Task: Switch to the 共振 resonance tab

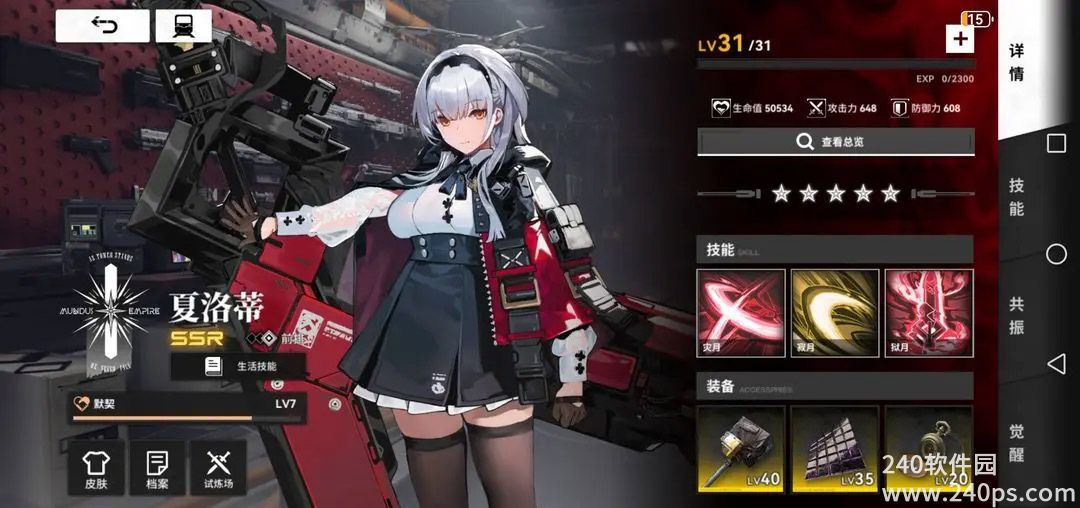Action: coord(1016,316)
